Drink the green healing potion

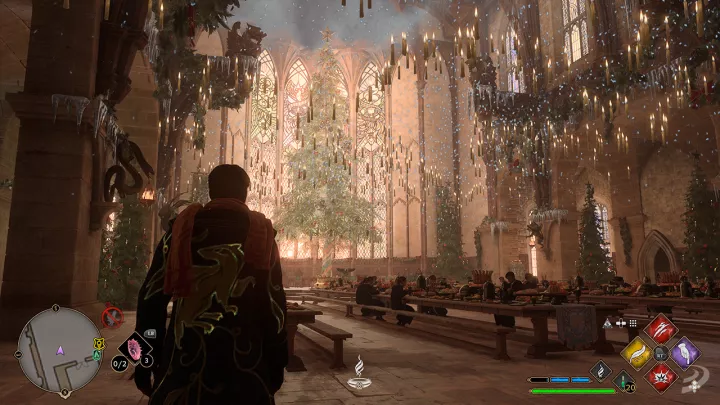point(622,382)
